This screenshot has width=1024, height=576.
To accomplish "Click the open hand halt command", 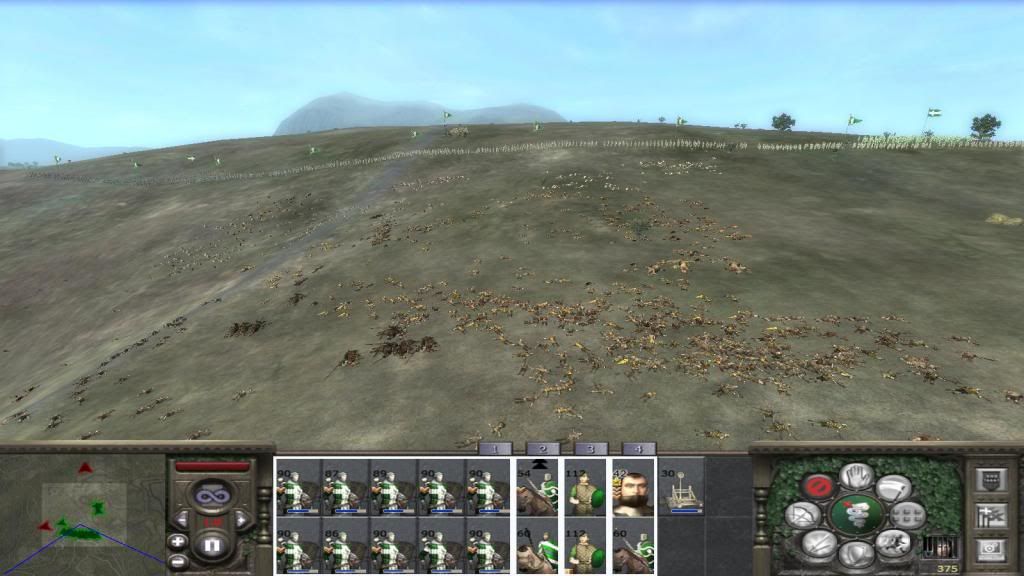I will pos(856,476).
